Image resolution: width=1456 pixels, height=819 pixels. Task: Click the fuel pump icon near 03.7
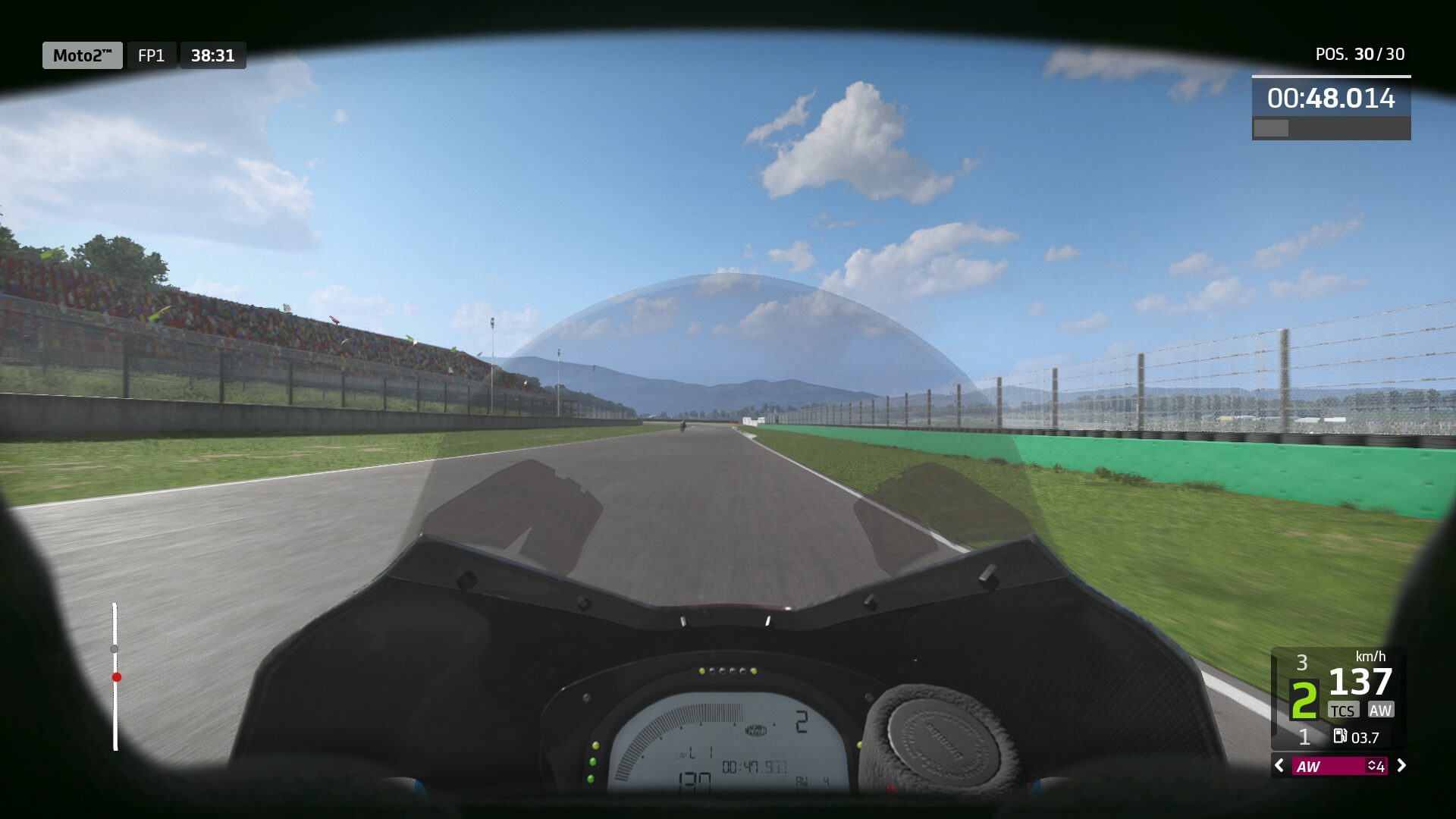pos(1340,736)
